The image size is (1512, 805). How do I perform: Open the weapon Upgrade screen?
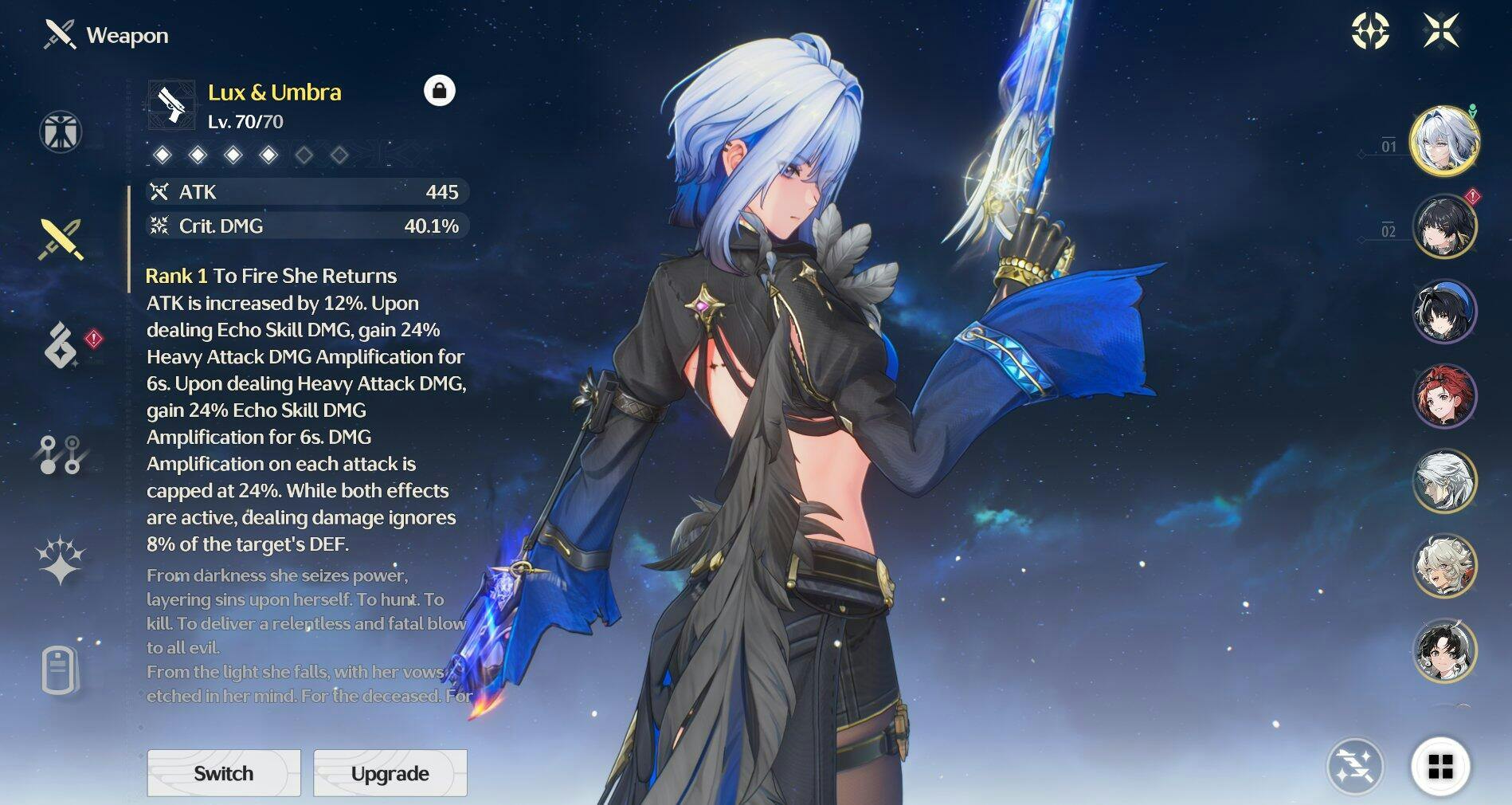(x=390, y=772)
